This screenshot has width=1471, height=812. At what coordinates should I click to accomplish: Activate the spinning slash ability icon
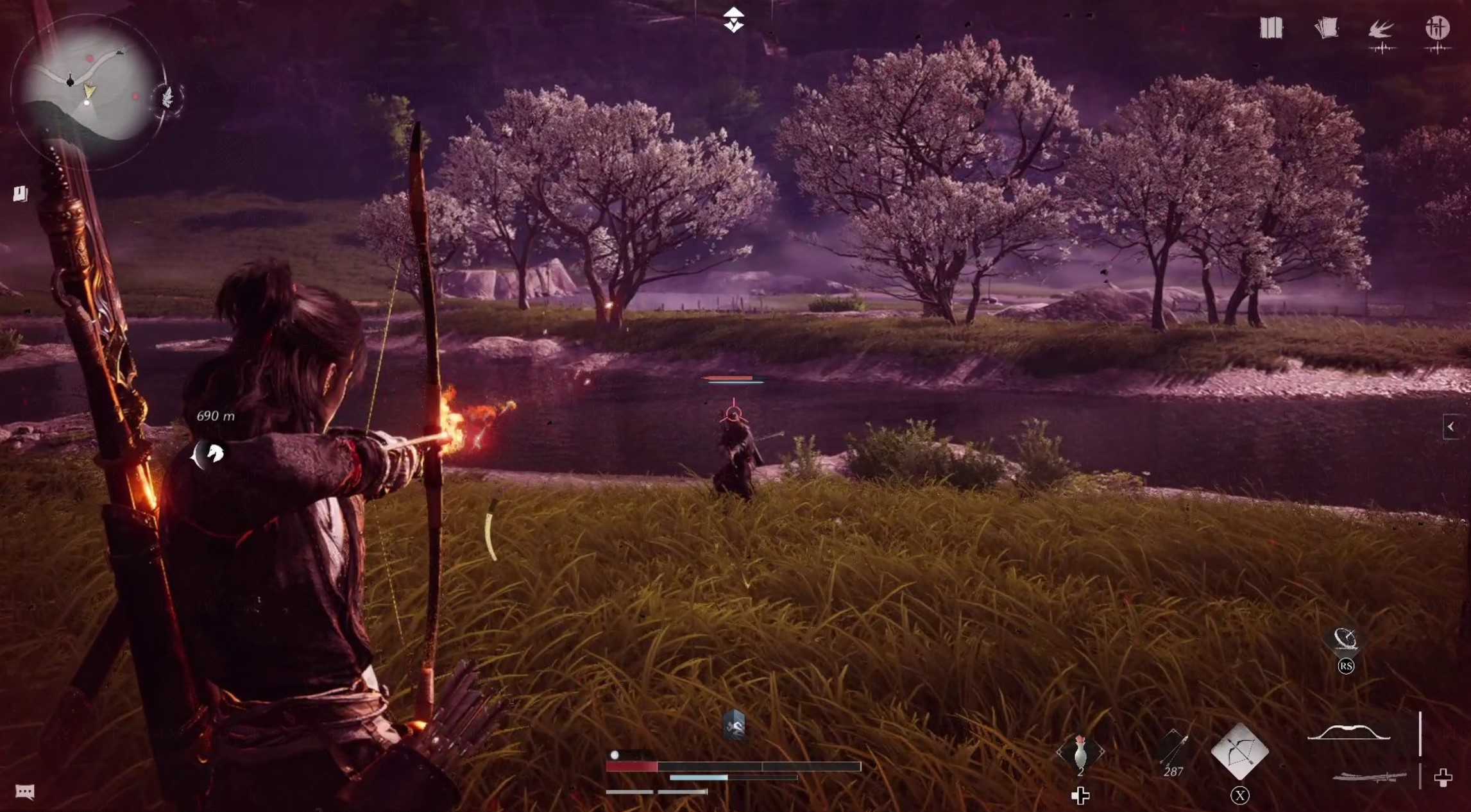pyautogui.click(x=1345, y=639)
